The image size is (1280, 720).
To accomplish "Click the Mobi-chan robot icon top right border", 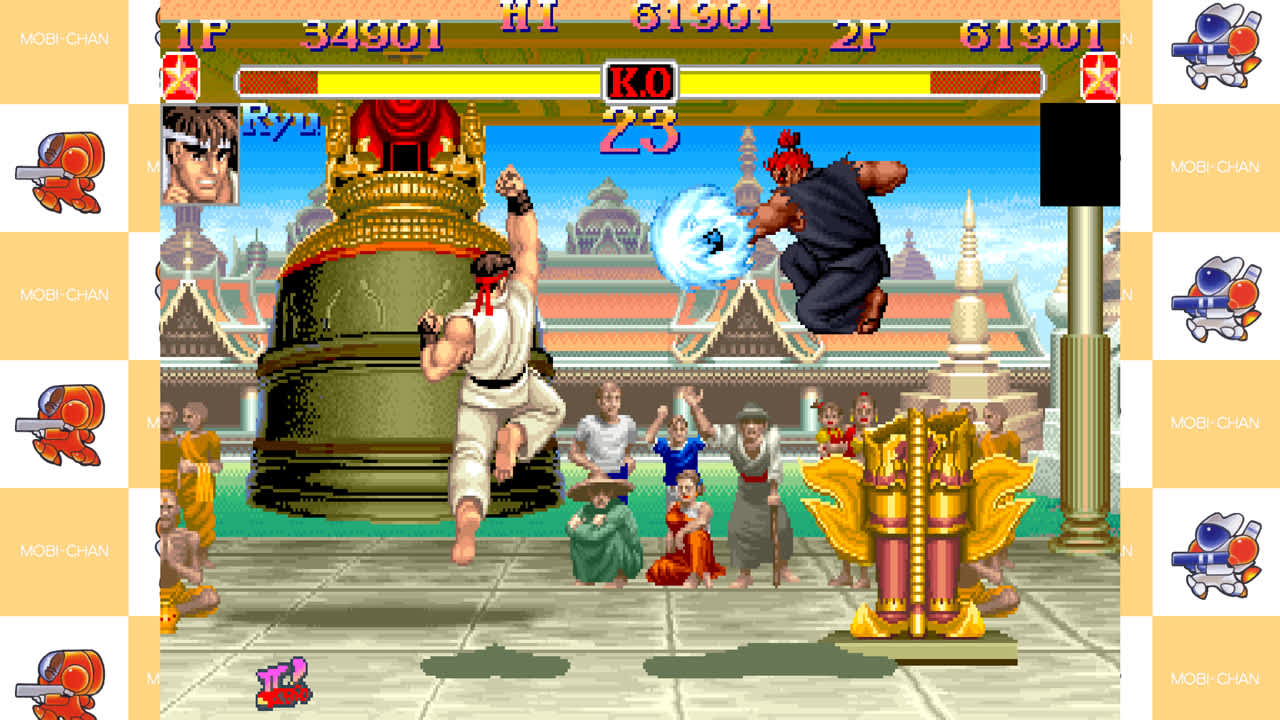I will click(x=1213, y=43).
